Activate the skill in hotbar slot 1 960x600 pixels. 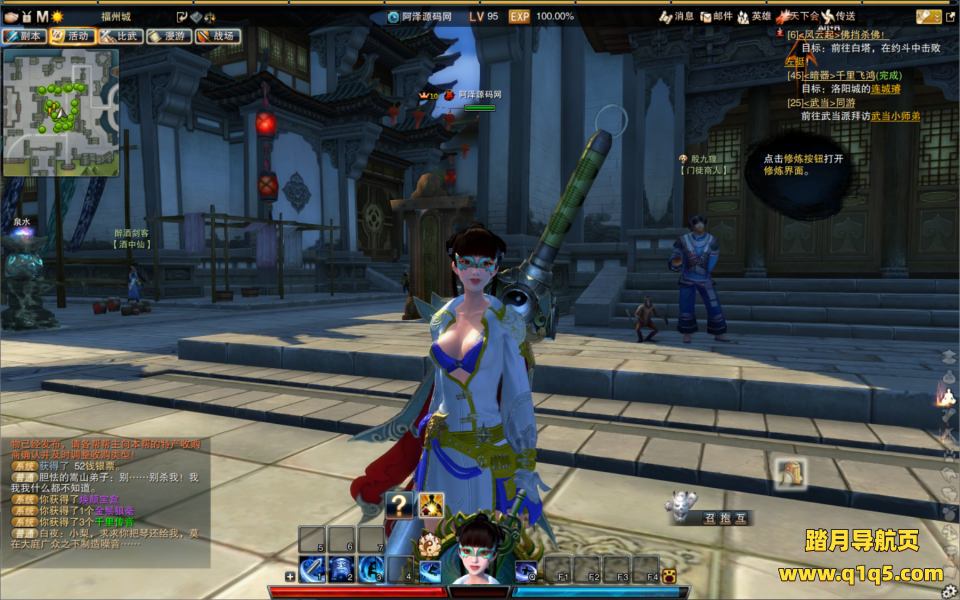pyautogui.click(x=313, y=569)
